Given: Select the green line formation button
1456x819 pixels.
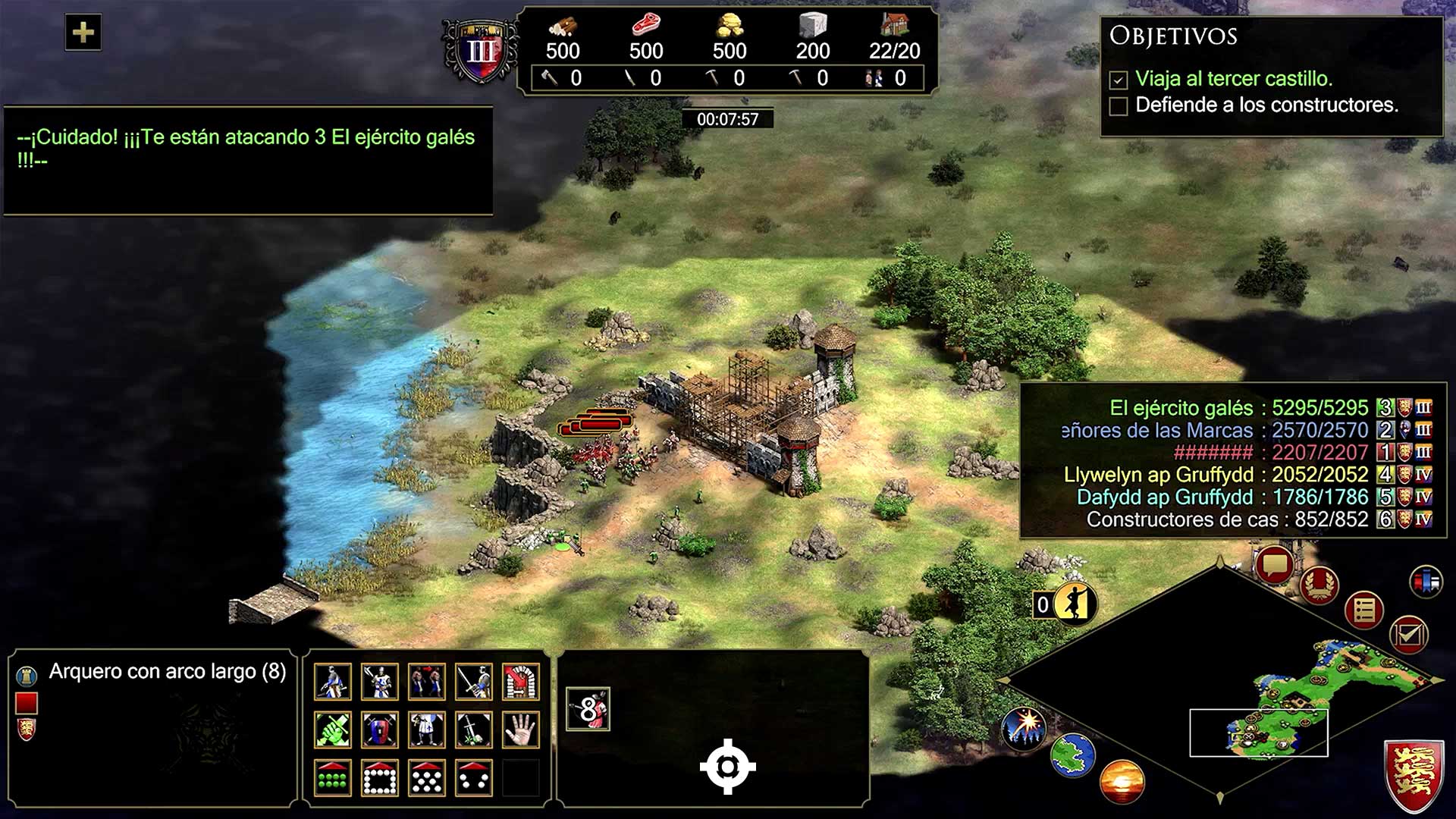Looking at the screenshot, I should (x=333, y=778).
